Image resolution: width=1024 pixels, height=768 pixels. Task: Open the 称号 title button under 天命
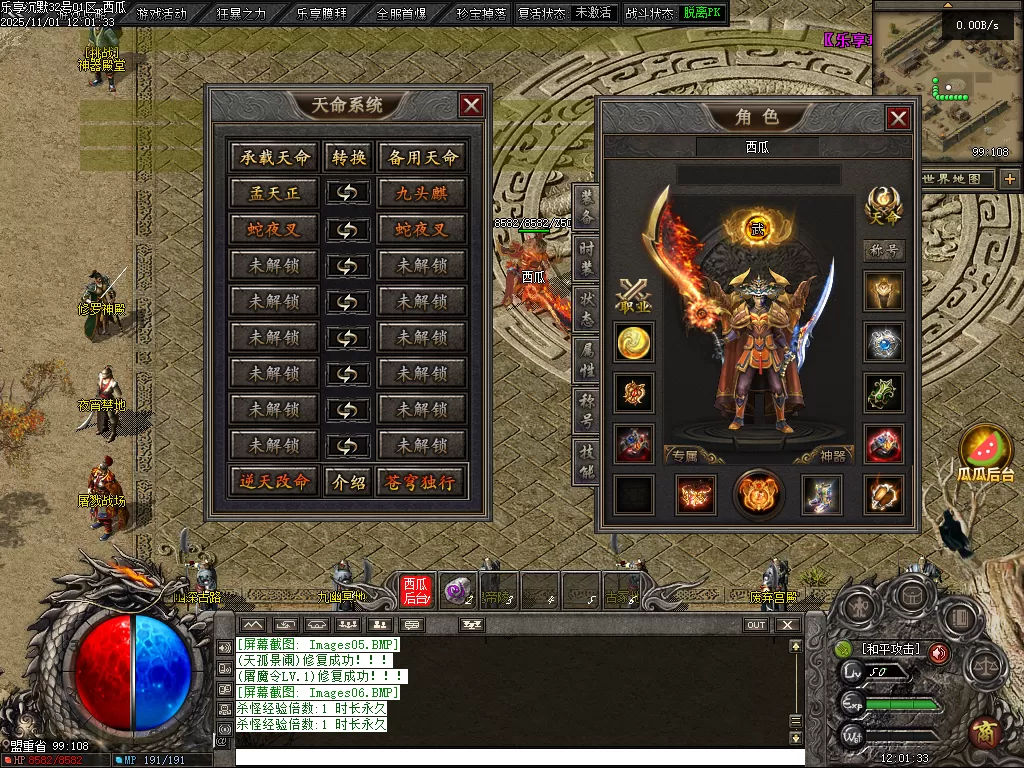pyautogui.click(x=884, y=251)
